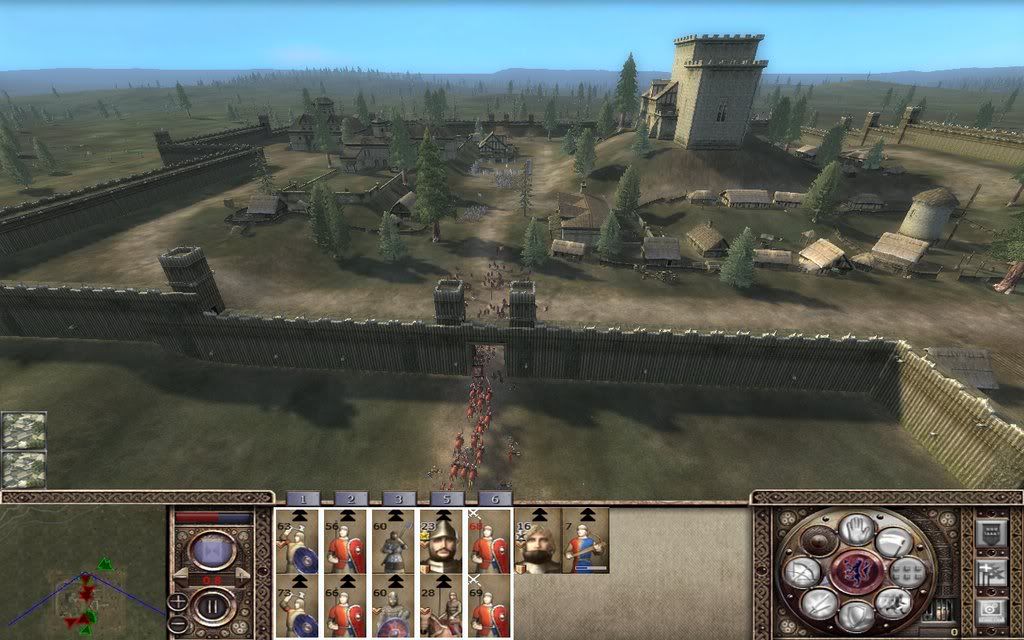The image size is (1024, 640).
Task: Zoom out the minimap with minus button
Action: click(x=177, y=622)
